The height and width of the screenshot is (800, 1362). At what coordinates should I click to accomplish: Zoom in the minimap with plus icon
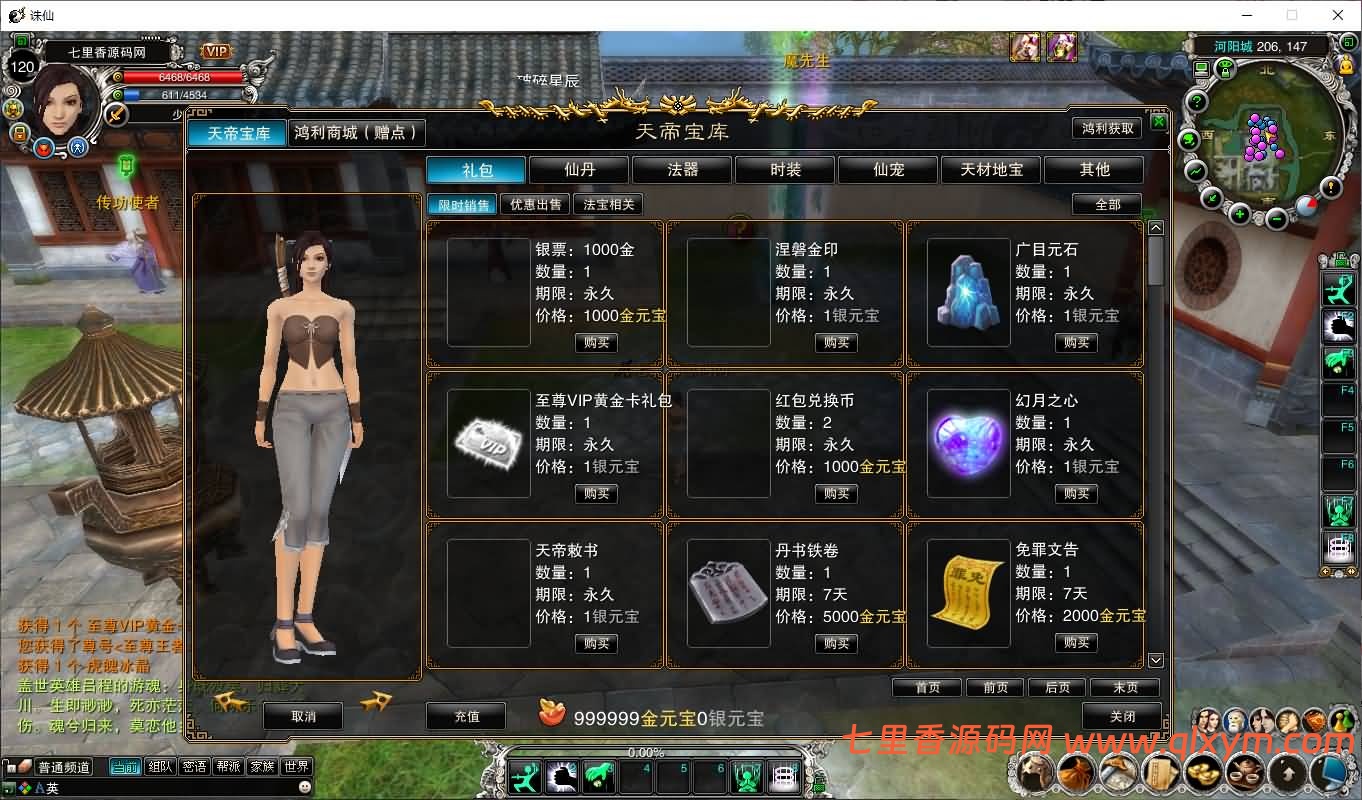coord(1239,213)
